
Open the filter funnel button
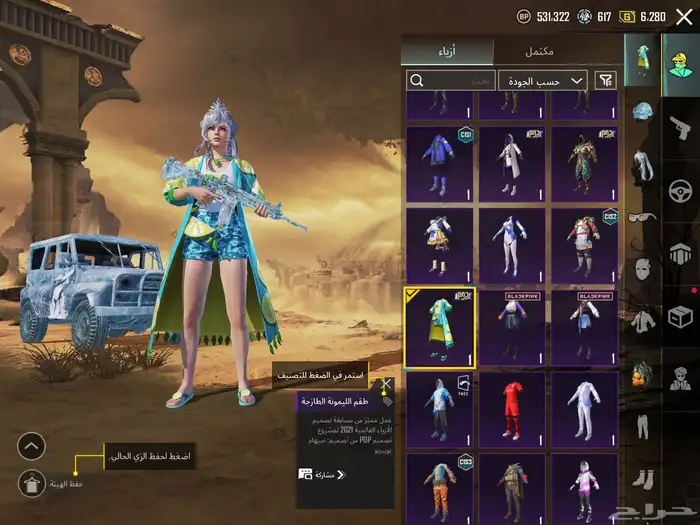(x=605, y=80)
